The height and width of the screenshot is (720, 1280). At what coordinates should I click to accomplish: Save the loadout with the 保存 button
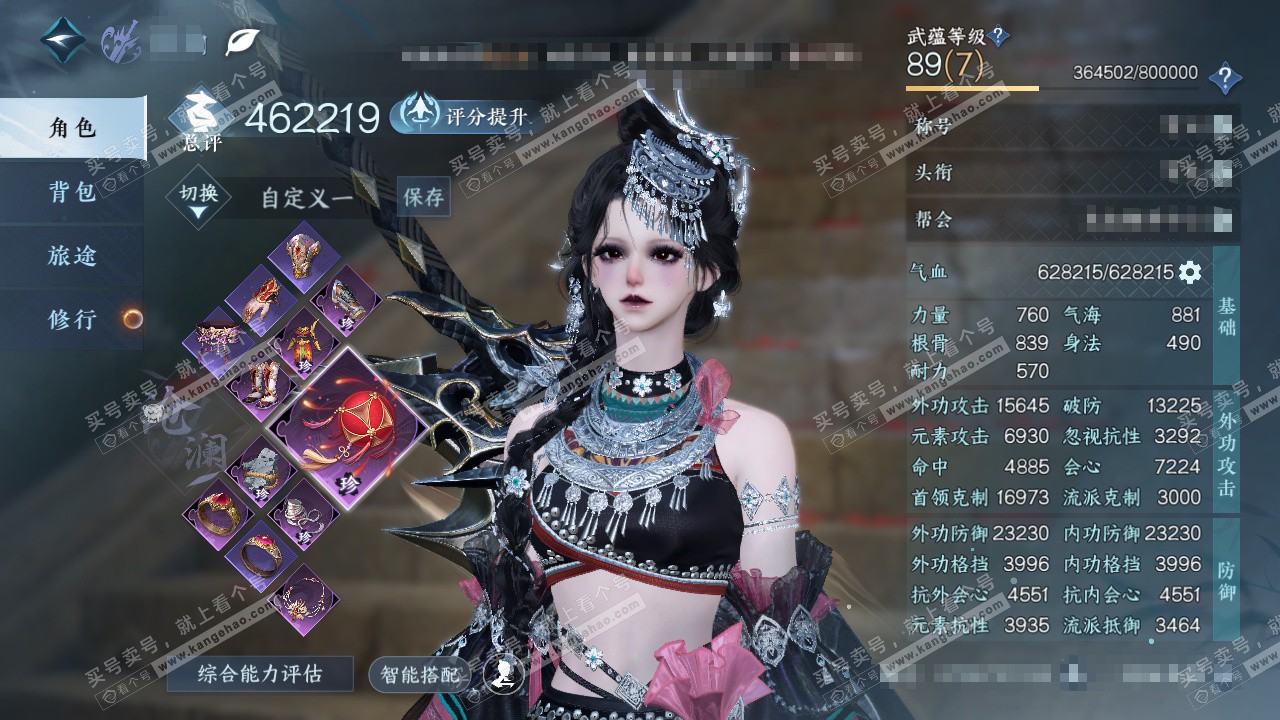423,197
